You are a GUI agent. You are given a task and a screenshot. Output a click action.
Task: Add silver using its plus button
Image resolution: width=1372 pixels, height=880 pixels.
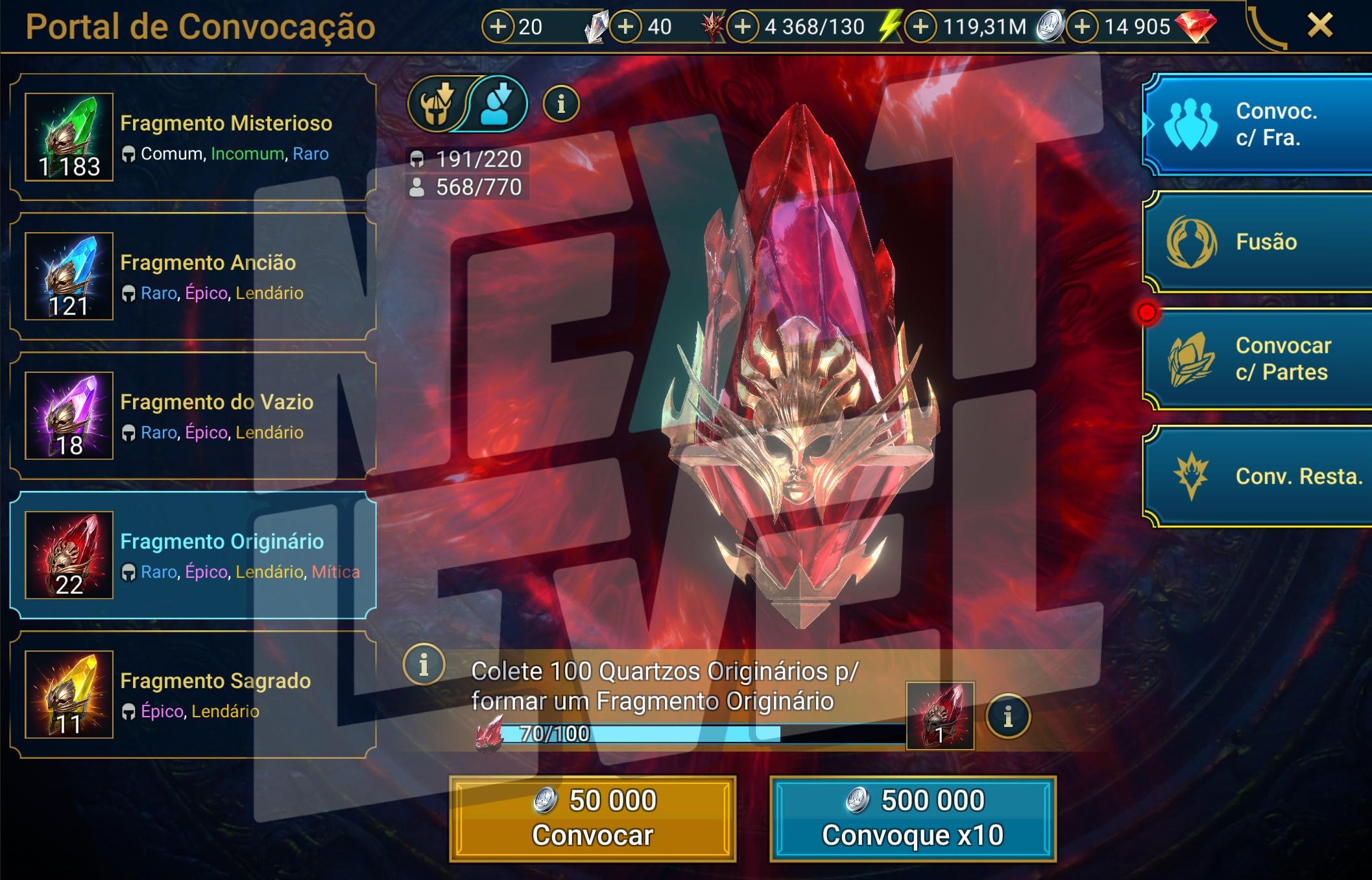pyautogui.click(x=921, y=27)
